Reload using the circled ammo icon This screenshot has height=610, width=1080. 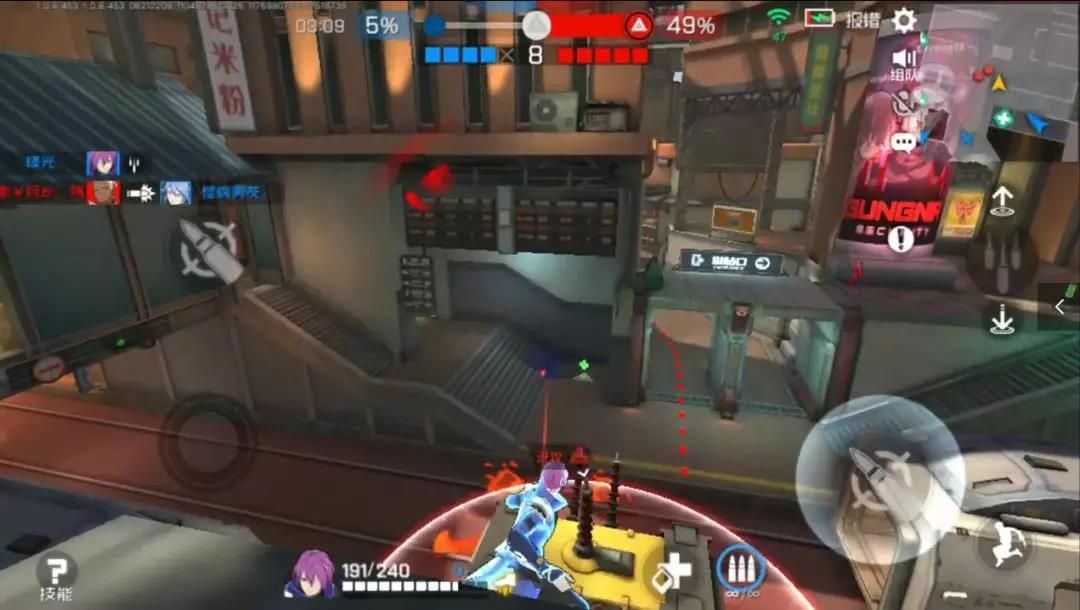click(741, 570)
